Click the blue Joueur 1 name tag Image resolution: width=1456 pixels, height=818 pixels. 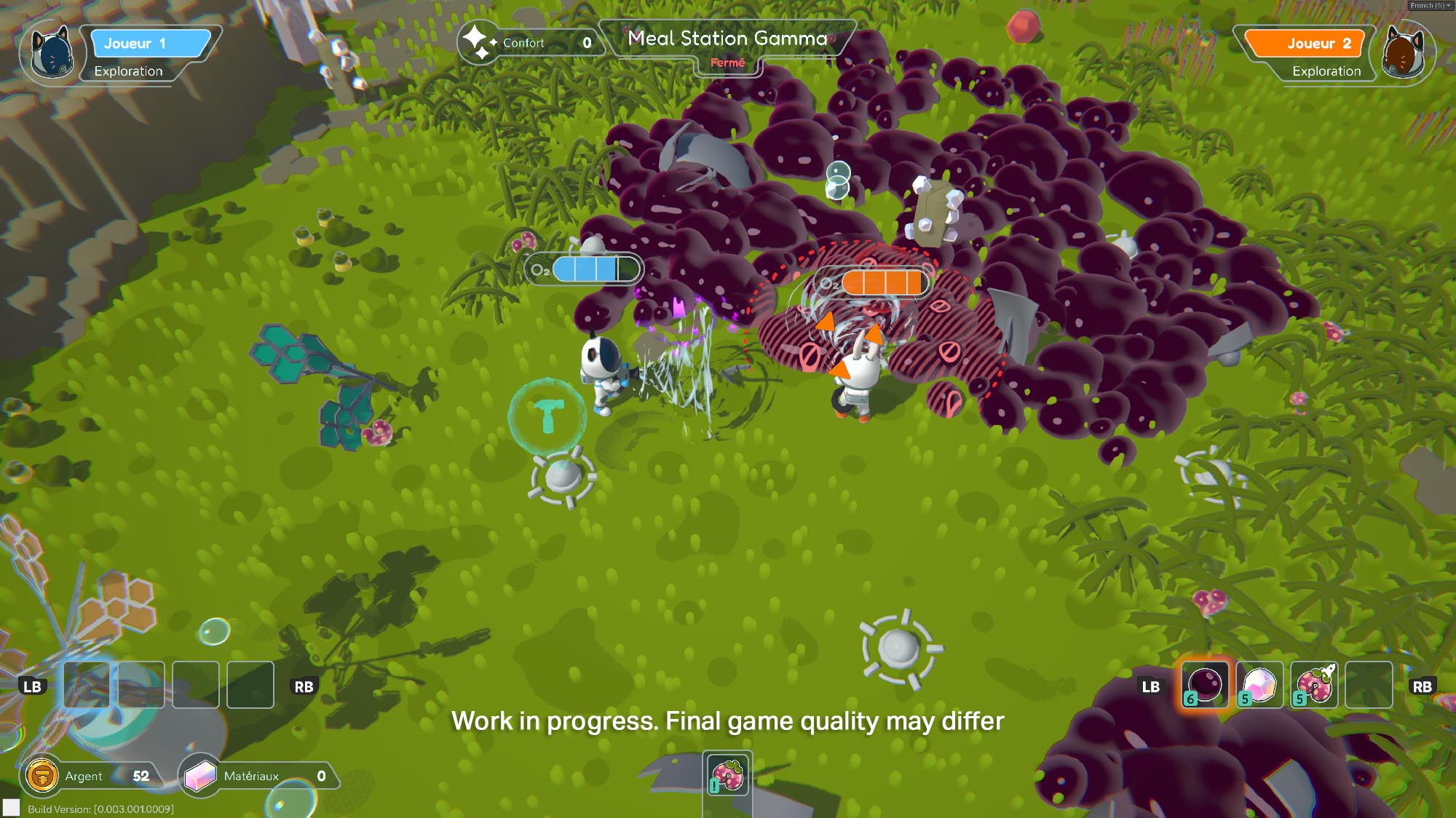[149, 43]
